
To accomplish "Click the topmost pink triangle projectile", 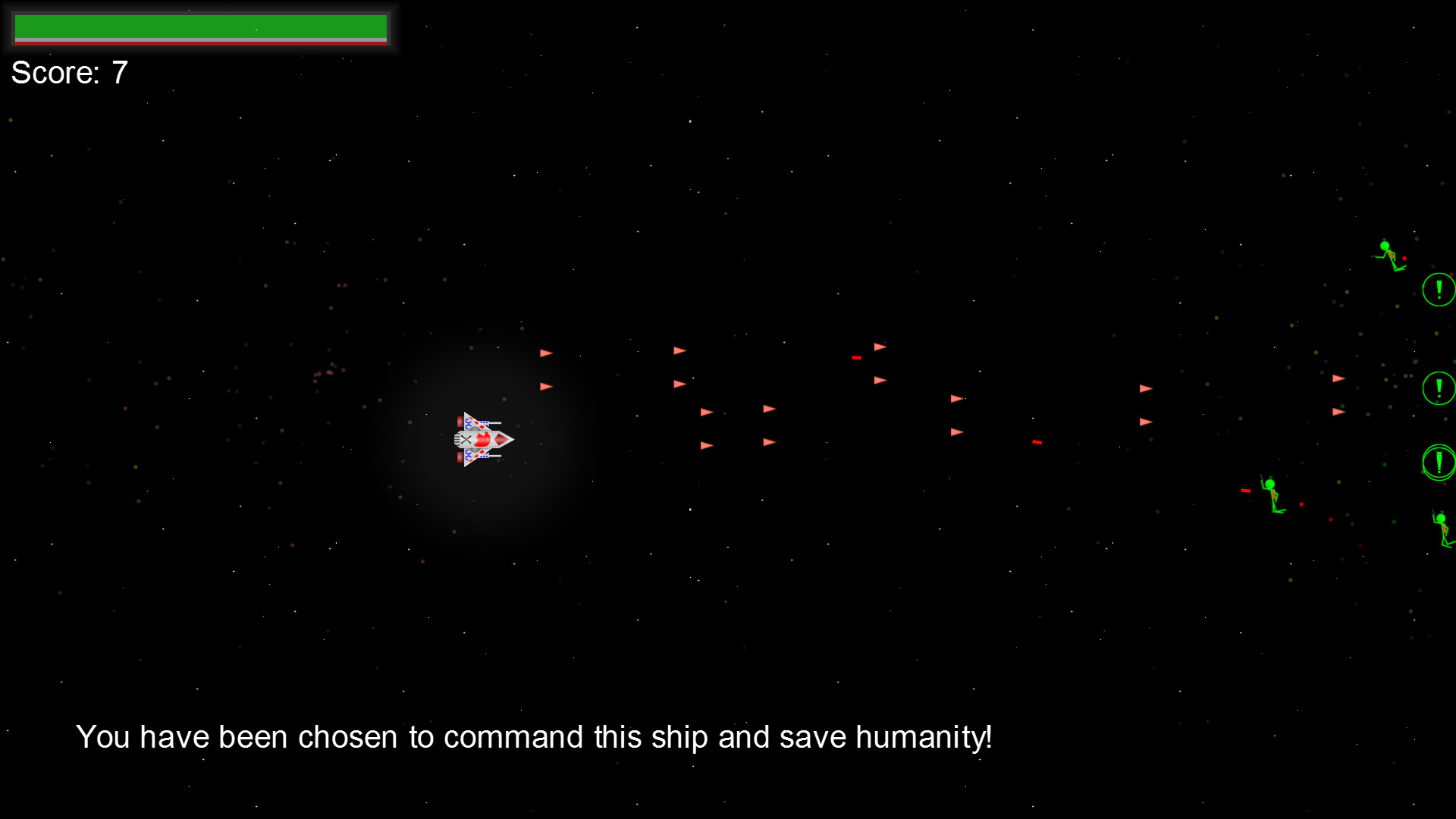I will pyautogui.click(x=879, y=345).
